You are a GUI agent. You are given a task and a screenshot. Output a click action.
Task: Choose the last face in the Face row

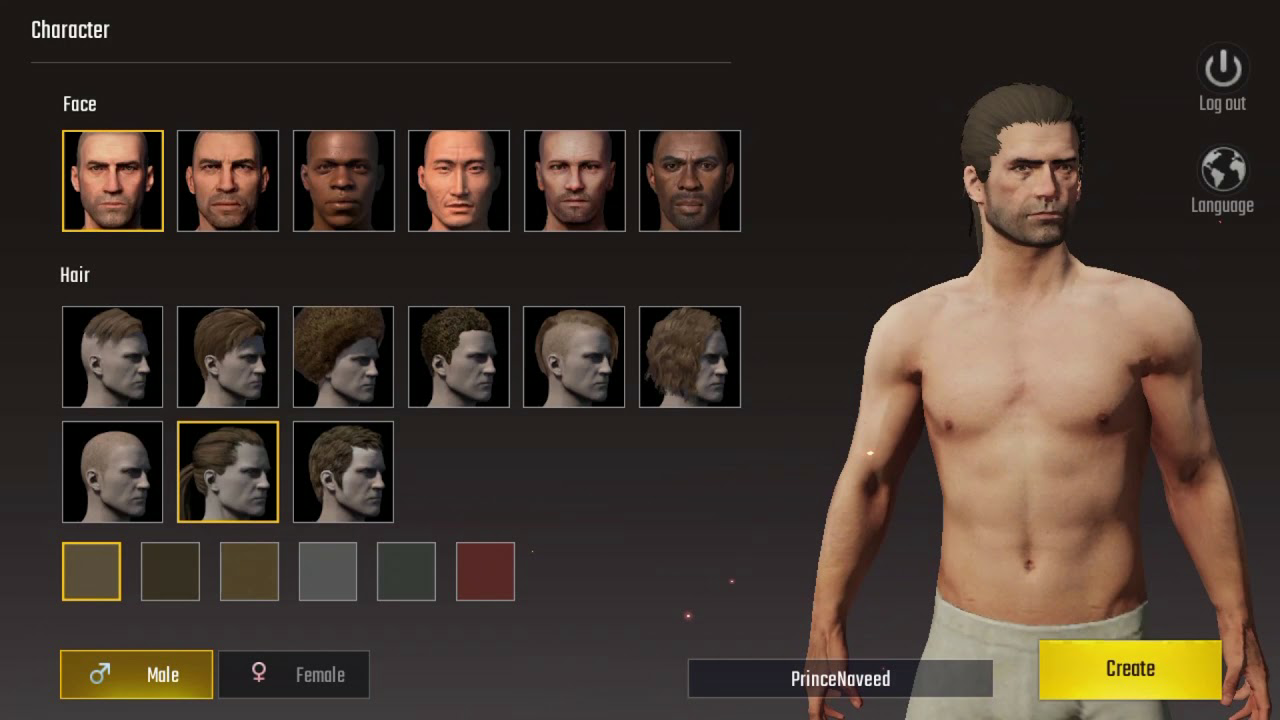coord(690,181)
